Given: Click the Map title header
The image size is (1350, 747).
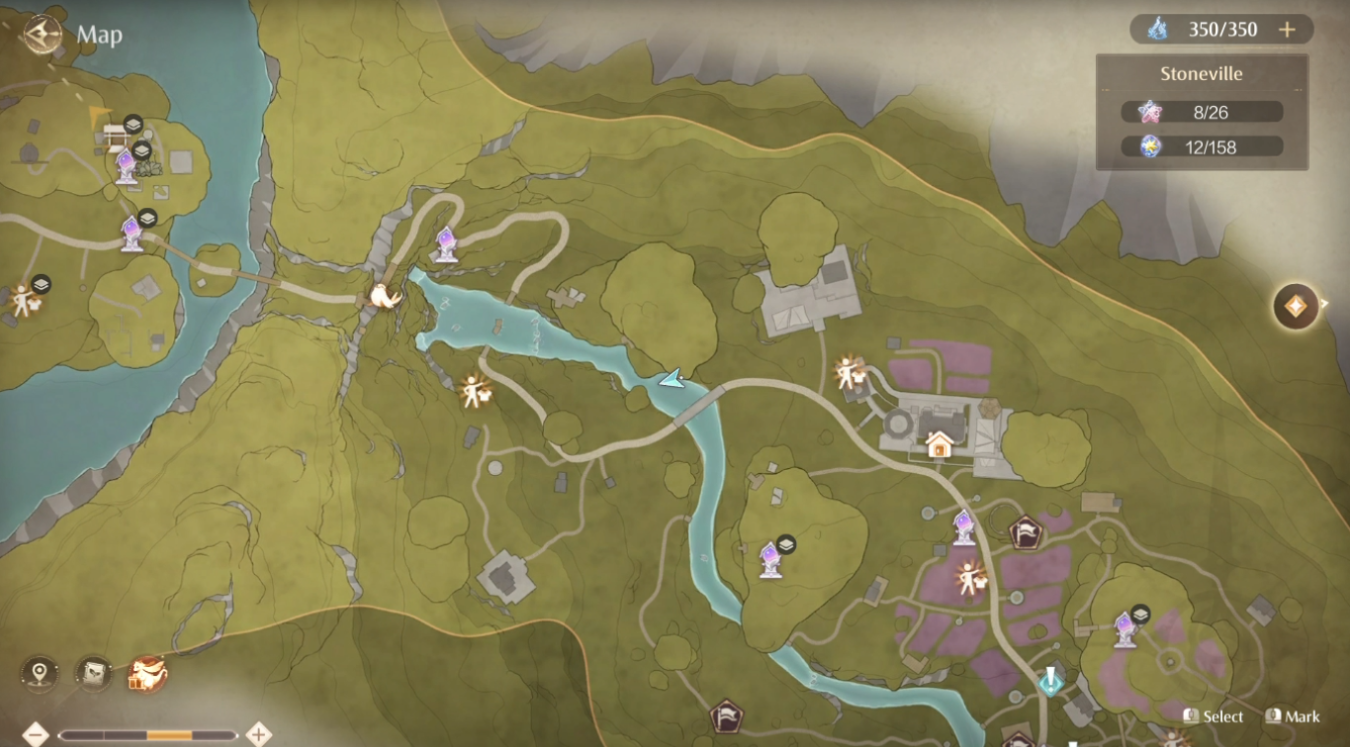Looking at the screenshot, I should click(98, 36).
